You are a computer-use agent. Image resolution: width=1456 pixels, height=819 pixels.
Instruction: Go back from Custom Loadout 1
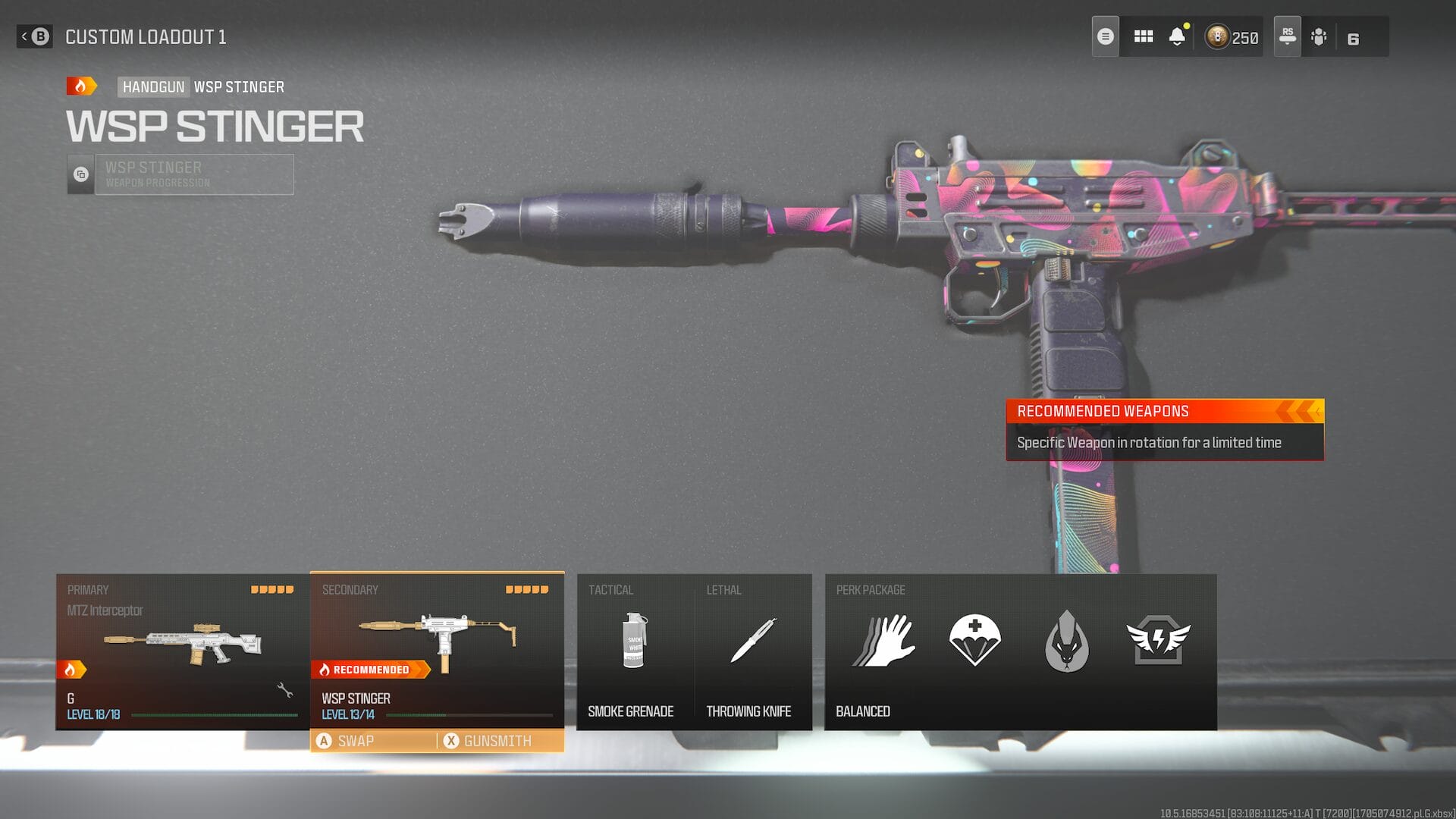tap(35, 36)
